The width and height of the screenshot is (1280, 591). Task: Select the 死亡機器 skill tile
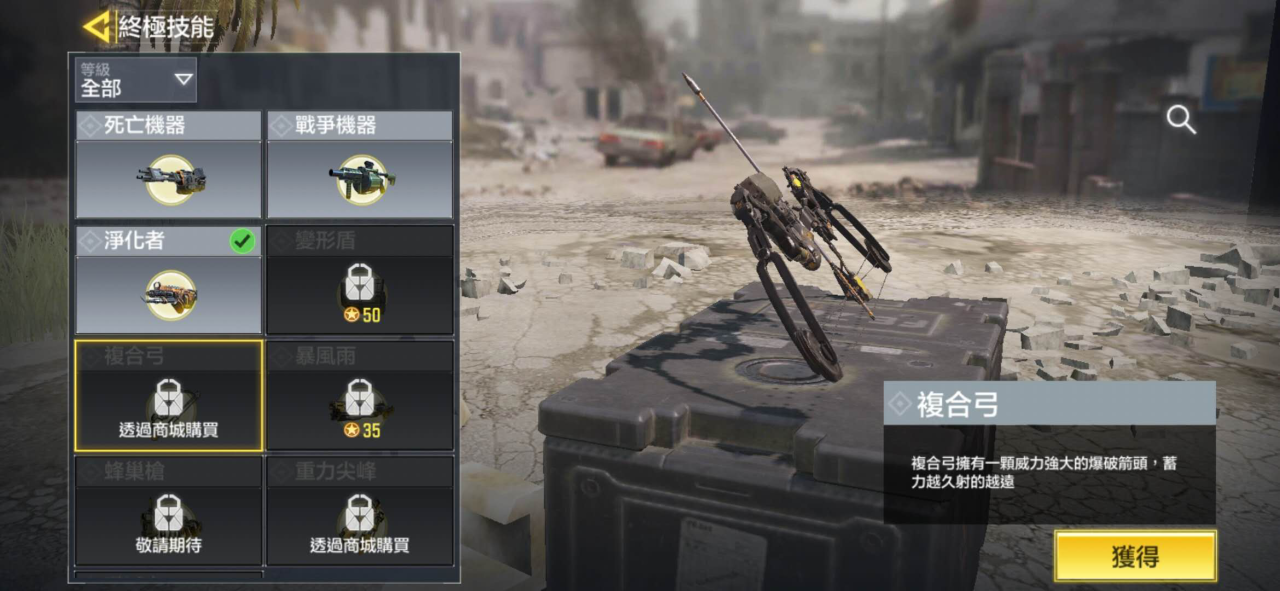coord(169,165)
